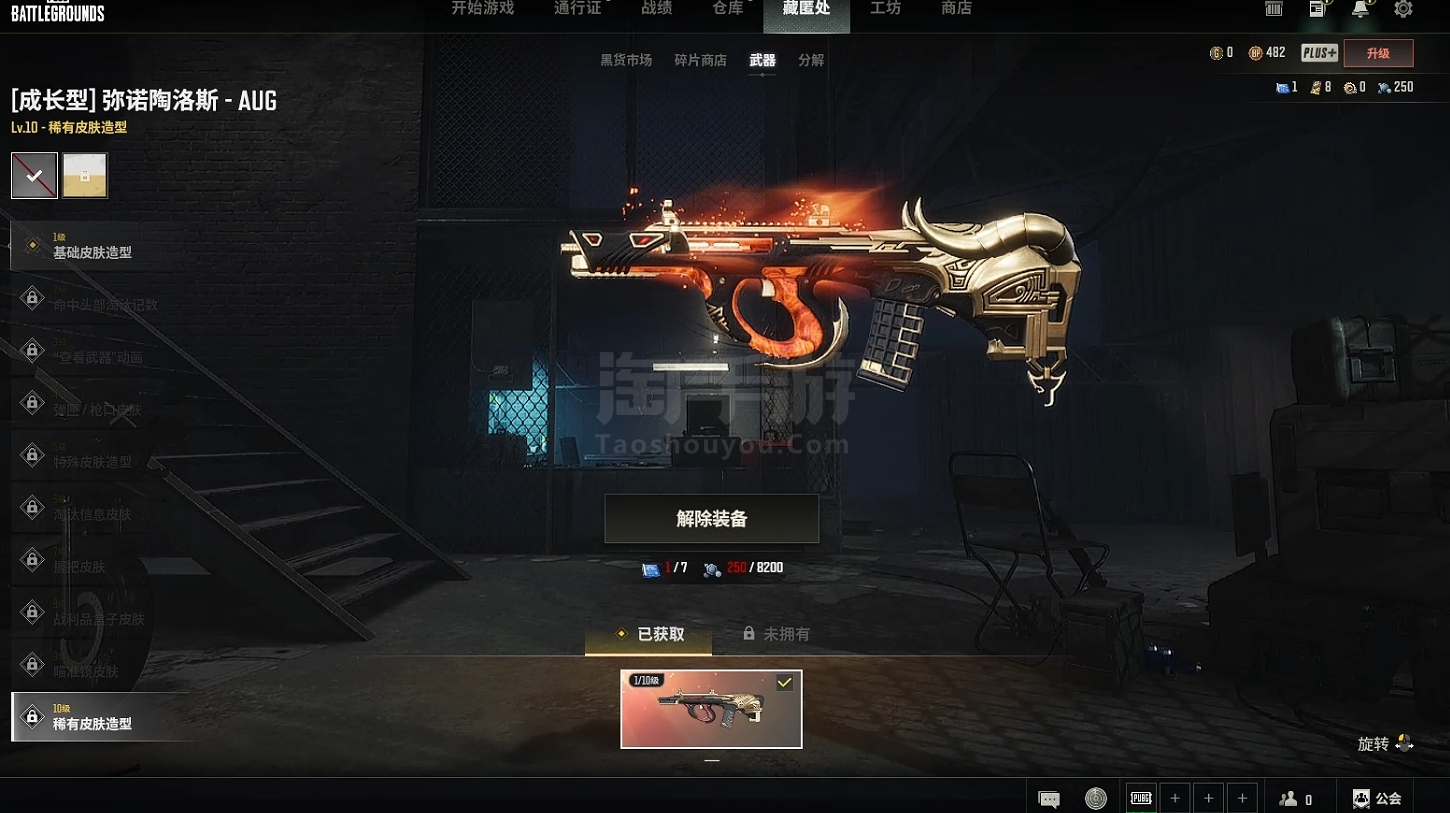
Task: Select the AUG skin thumbnail card
Action: 711,709
